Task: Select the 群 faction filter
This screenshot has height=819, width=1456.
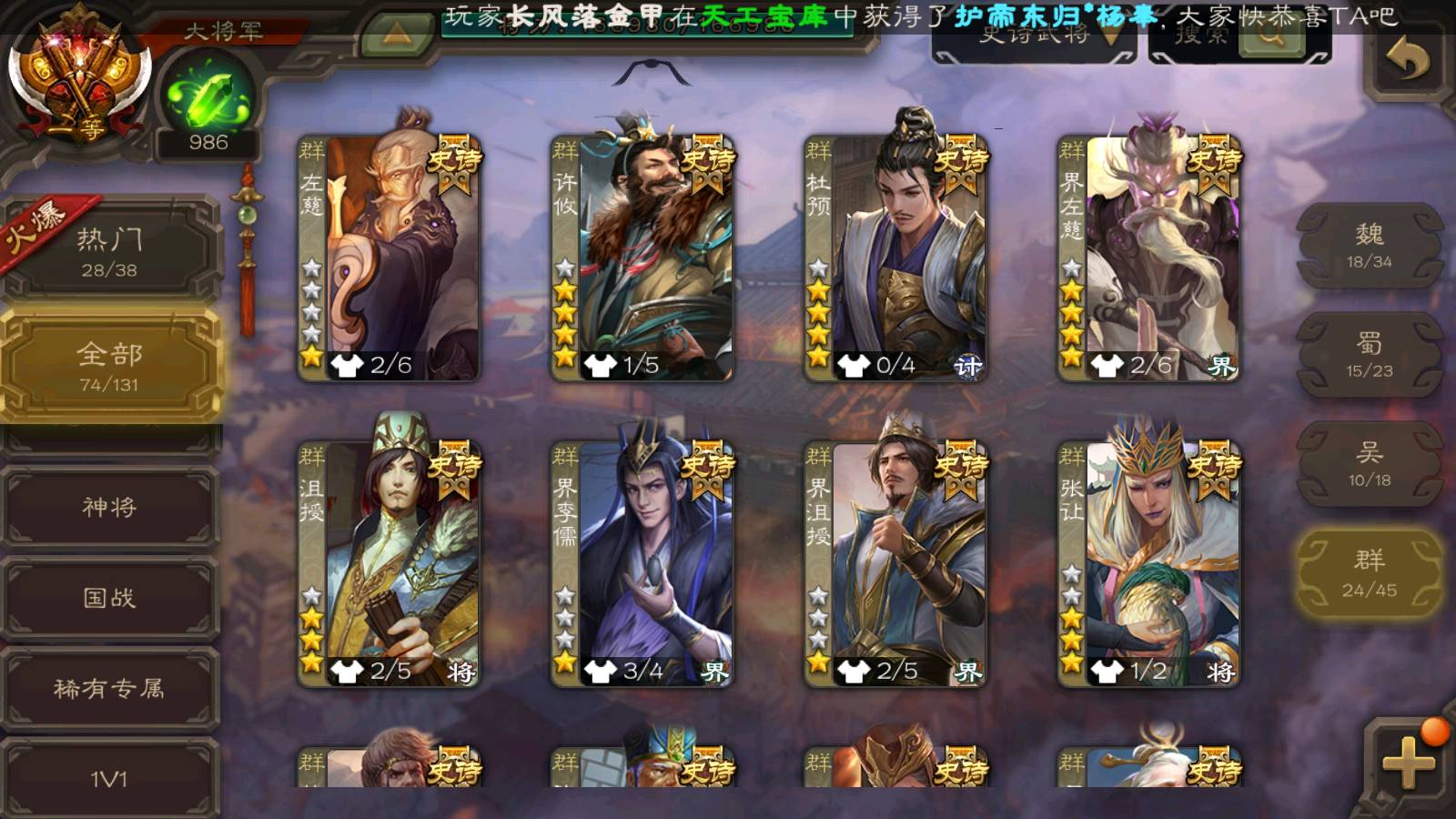Action: 1369,573
